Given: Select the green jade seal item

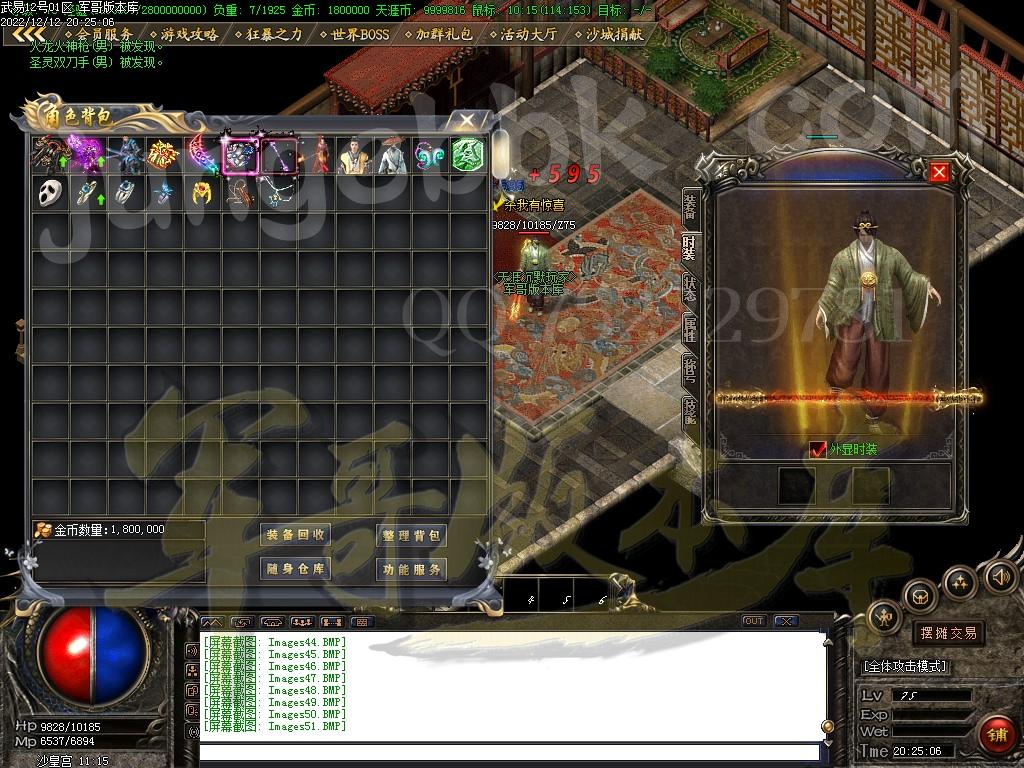Looking at the screenshot, I should pos(468,155).
